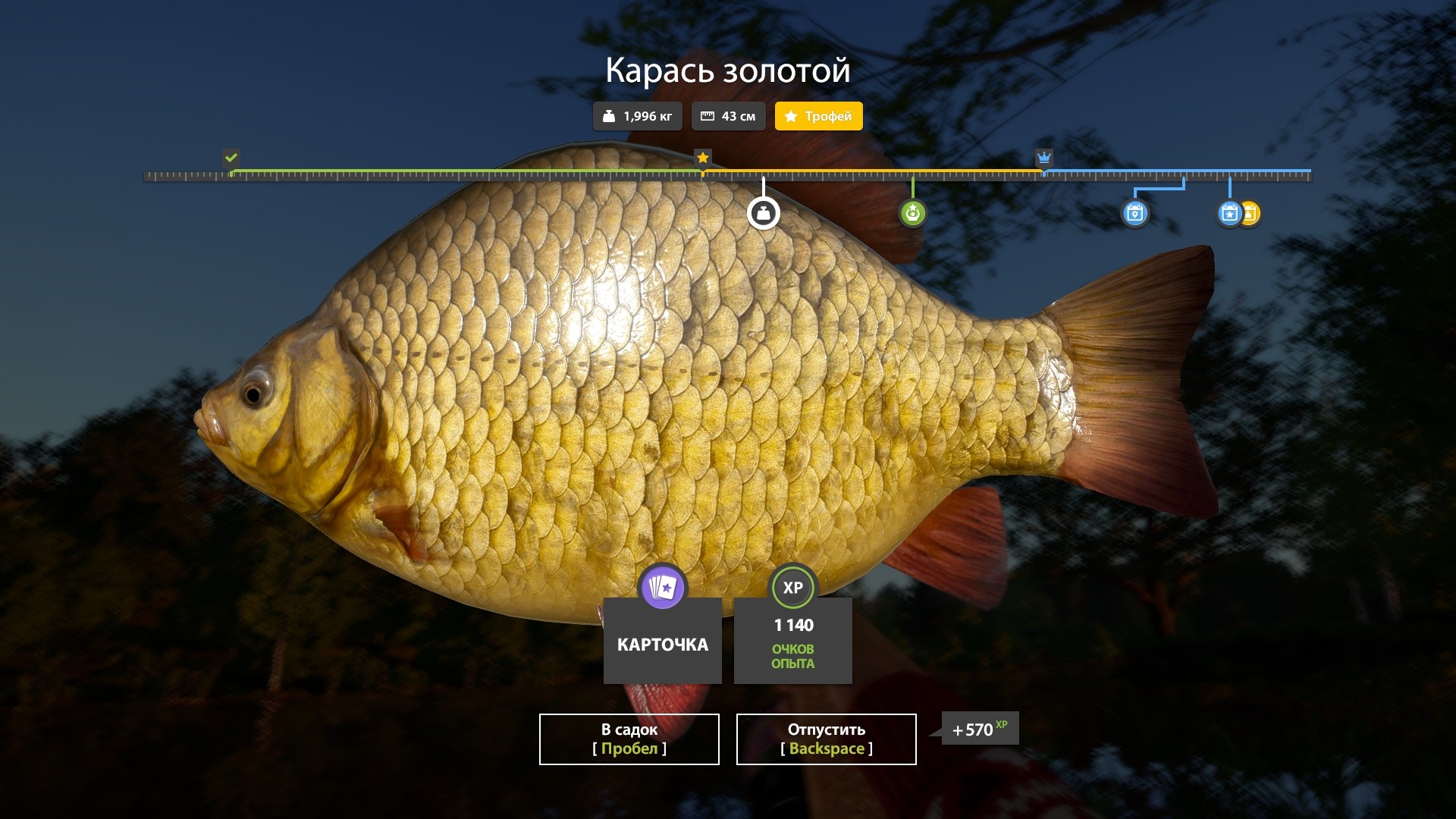
Task: Click the 1,996 кг weight badge
Action: click(x=637, y=116)
